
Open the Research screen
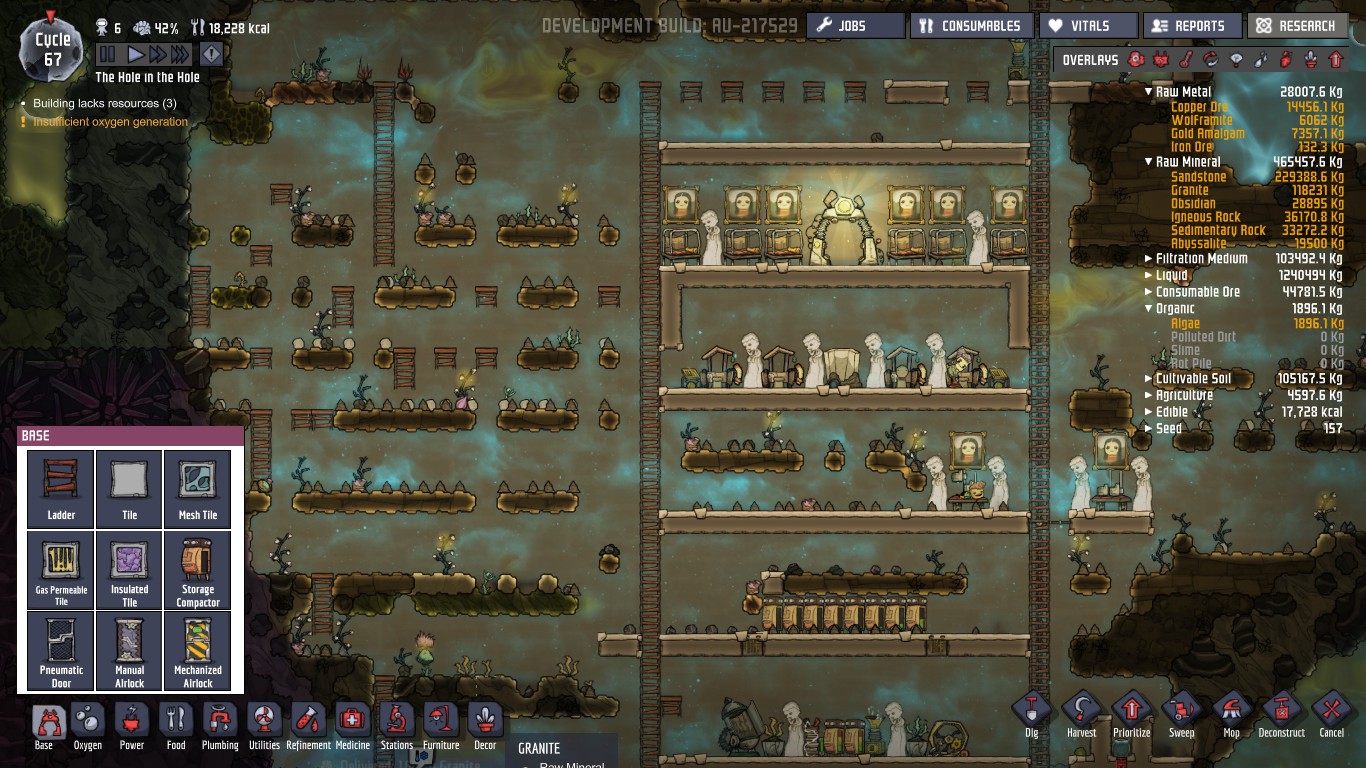click(1297, 26)
